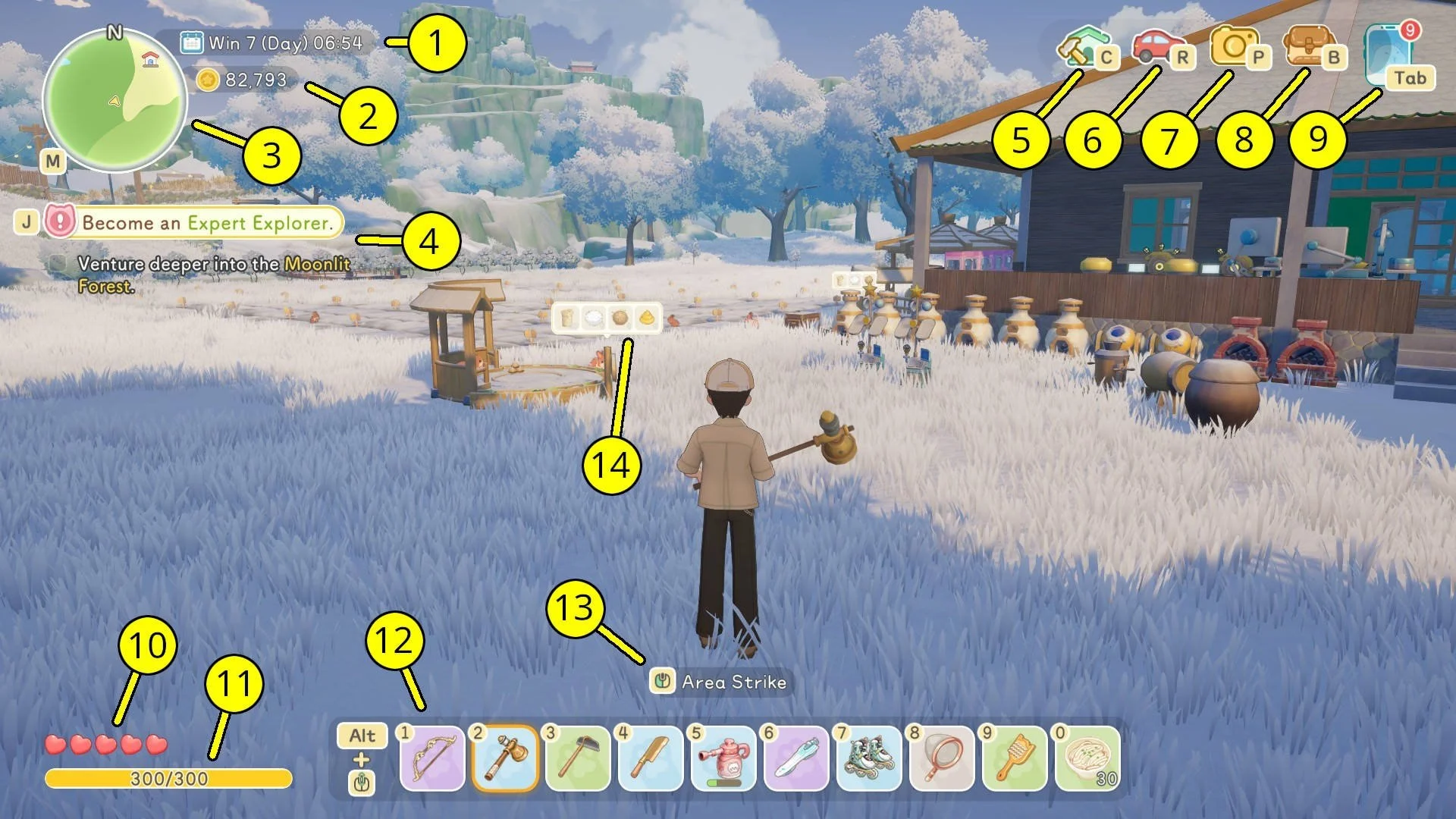Equip the cleaver knife in hotbar slot 4

coord(651,758)
